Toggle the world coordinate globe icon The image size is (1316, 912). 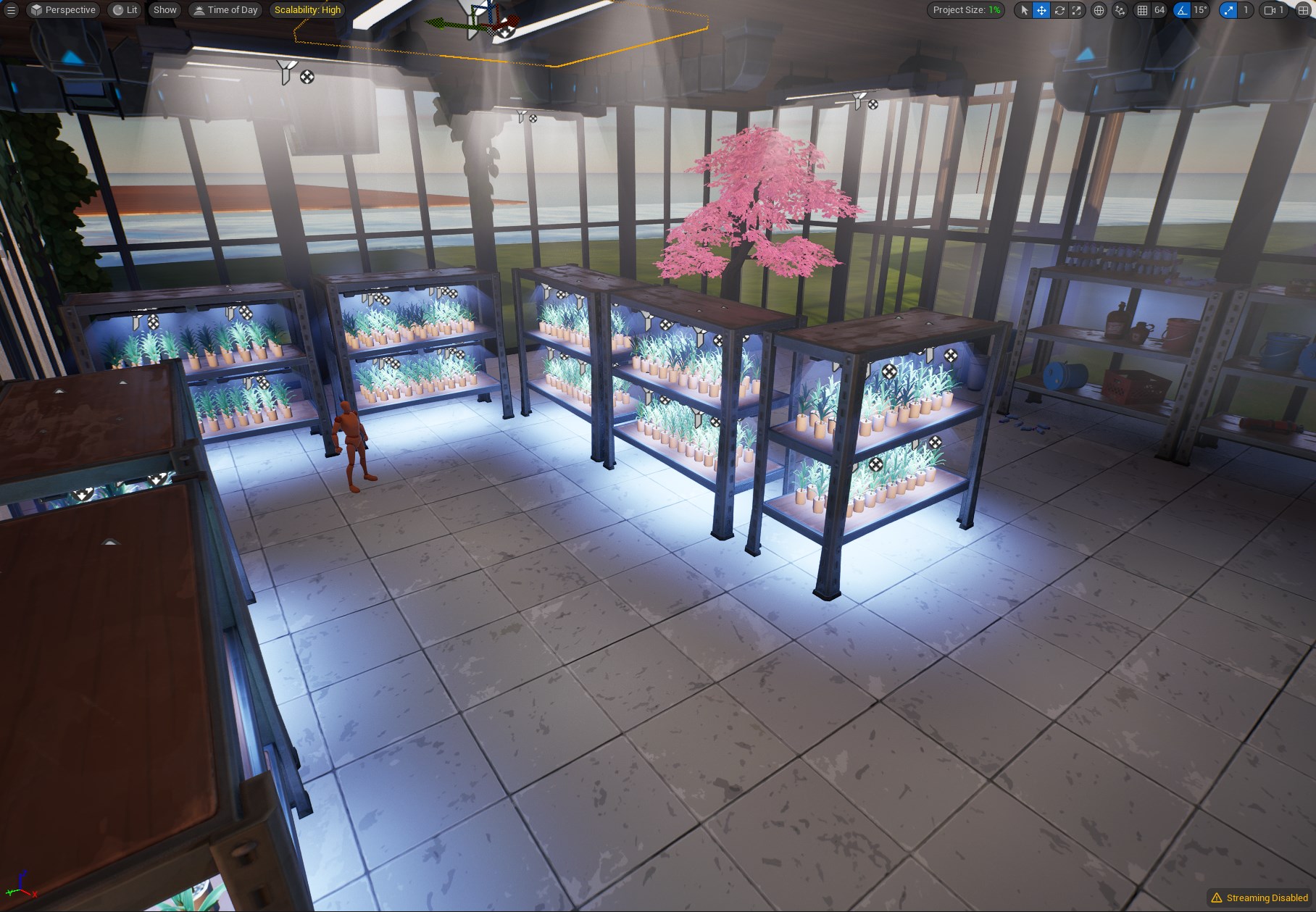click(x=1099, y=10)
